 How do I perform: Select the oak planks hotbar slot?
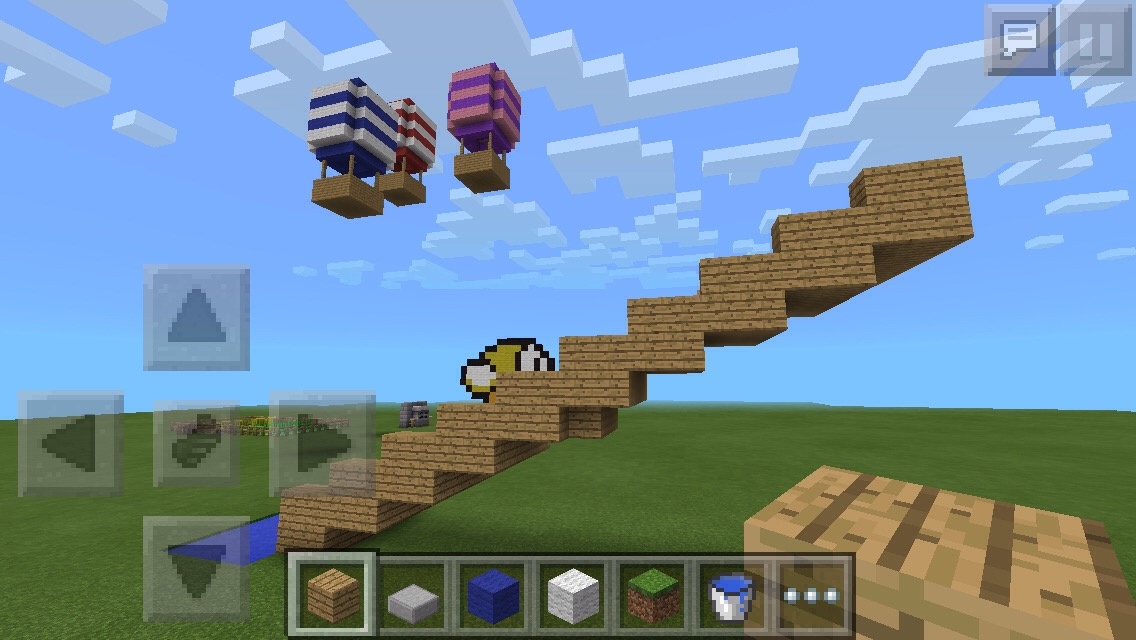tap(333, 594)
